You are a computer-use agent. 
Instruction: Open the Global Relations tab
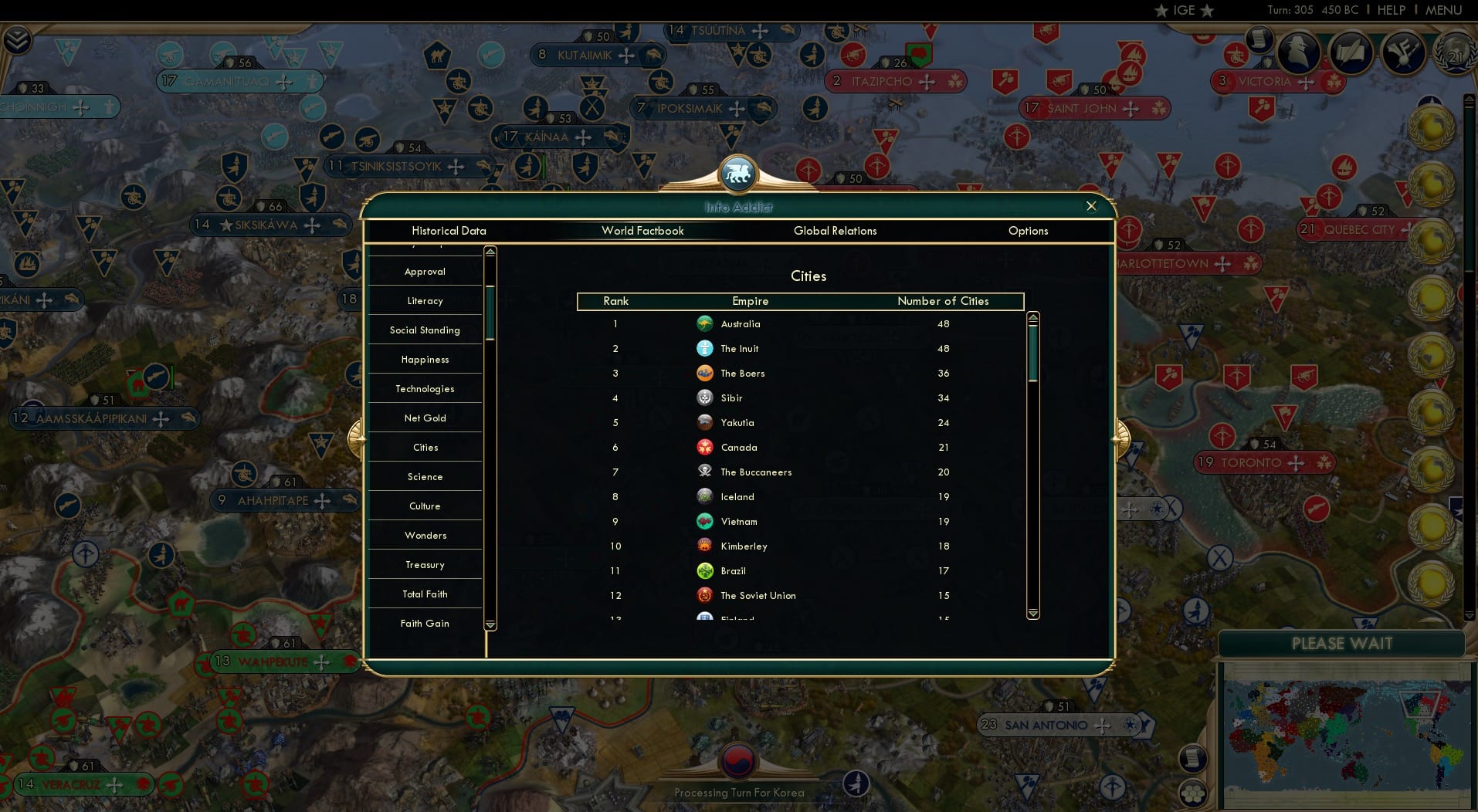pyautogui.click(x=836, y=231)
